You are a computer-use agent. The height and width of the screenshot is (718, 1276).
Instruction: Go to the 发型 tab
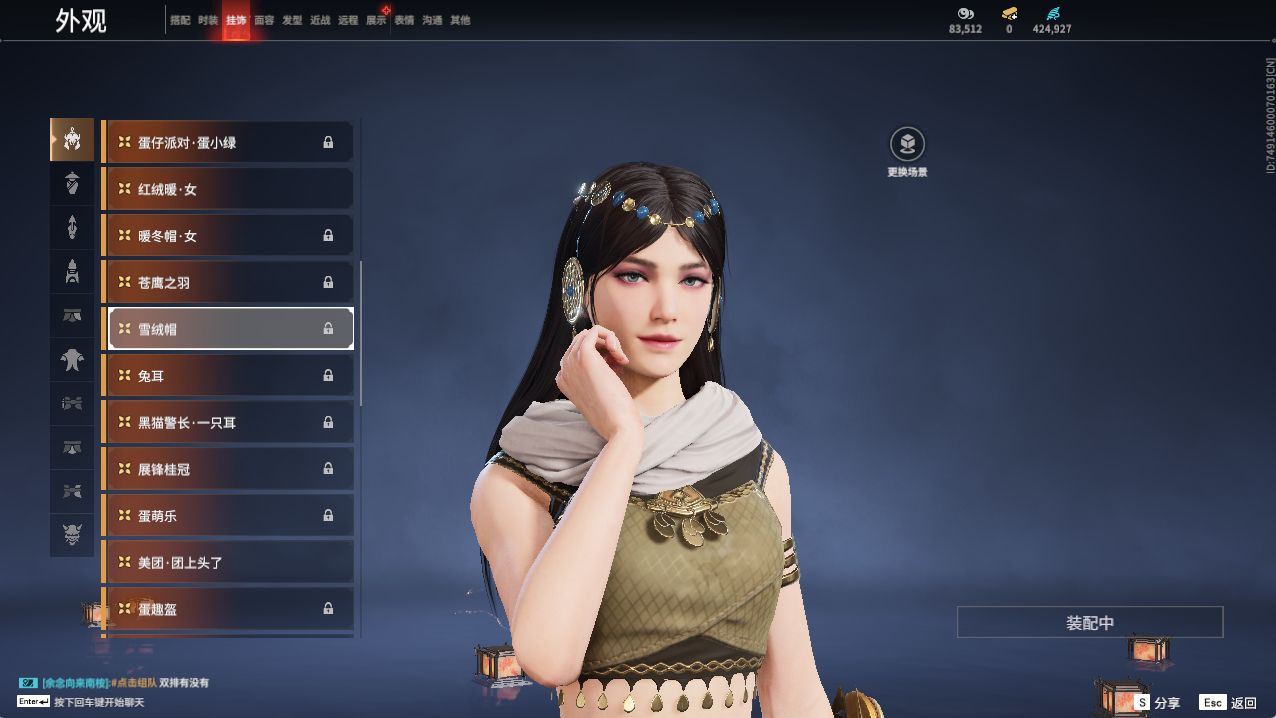[292, 20]
